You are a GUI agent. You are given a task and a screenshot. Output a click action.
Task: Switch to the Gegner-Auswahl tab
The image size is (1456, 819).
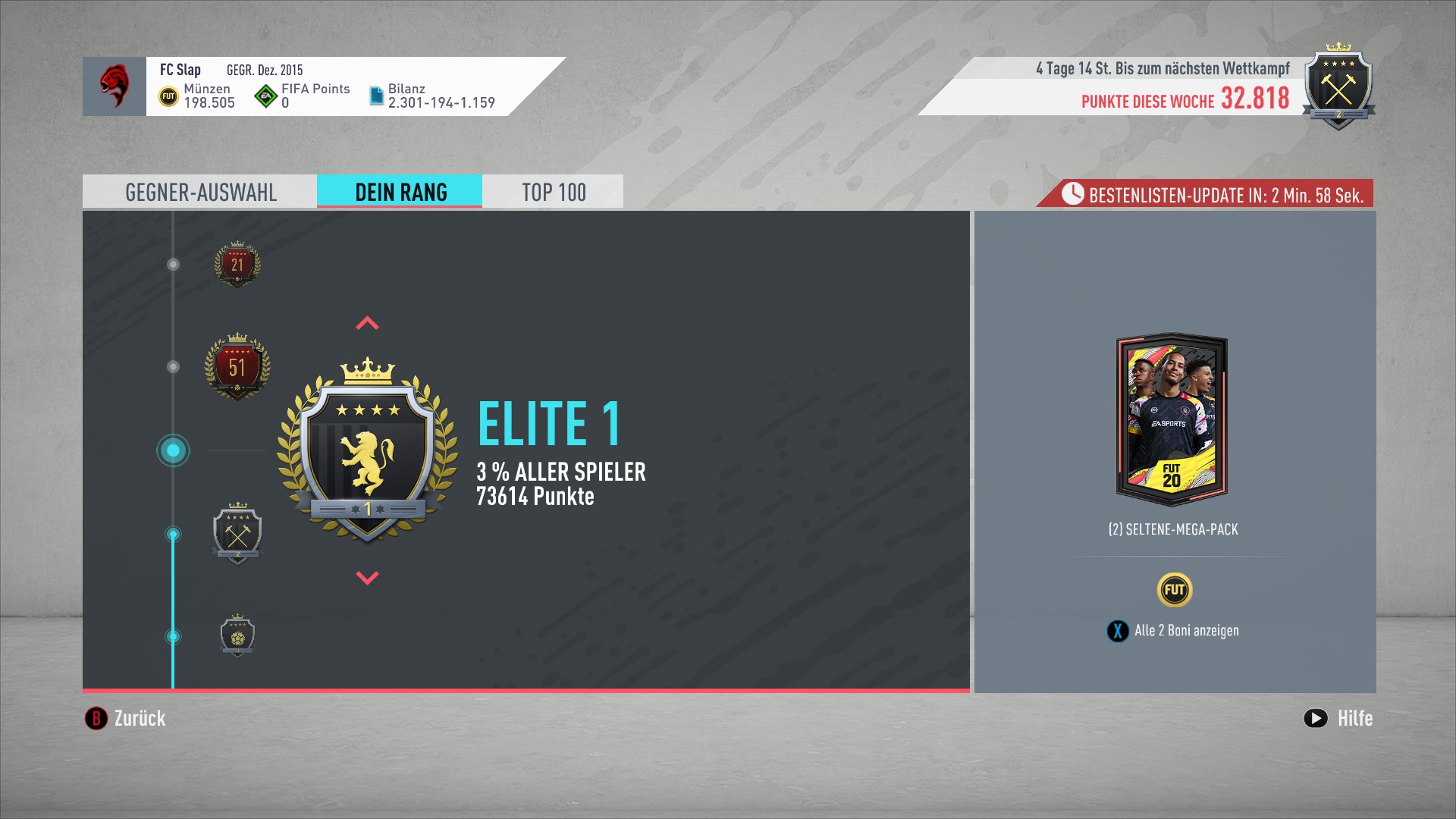[200, 192]
